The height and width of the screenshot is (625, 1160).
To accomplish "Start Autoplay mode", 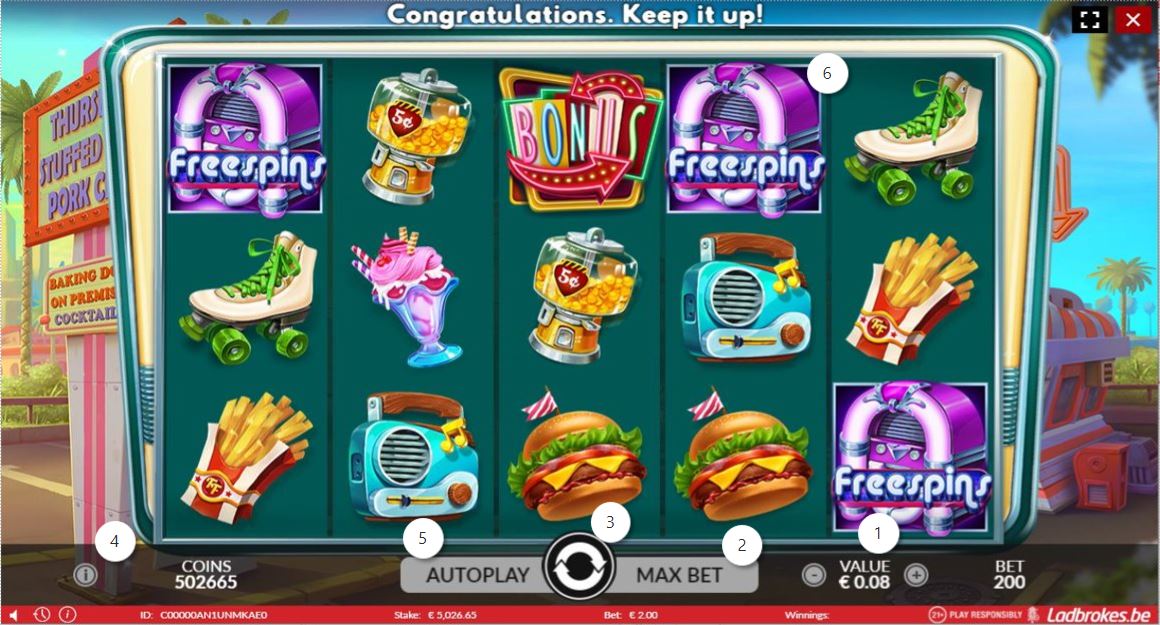I will coord(477,575).
